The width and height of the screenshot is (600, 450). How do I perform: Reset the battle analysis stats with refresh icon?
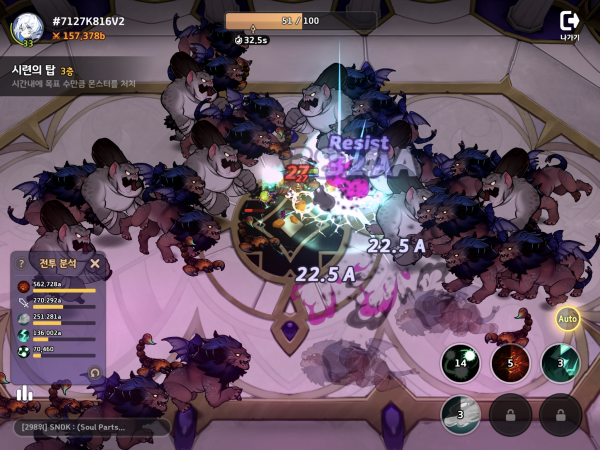coord(95,372)
